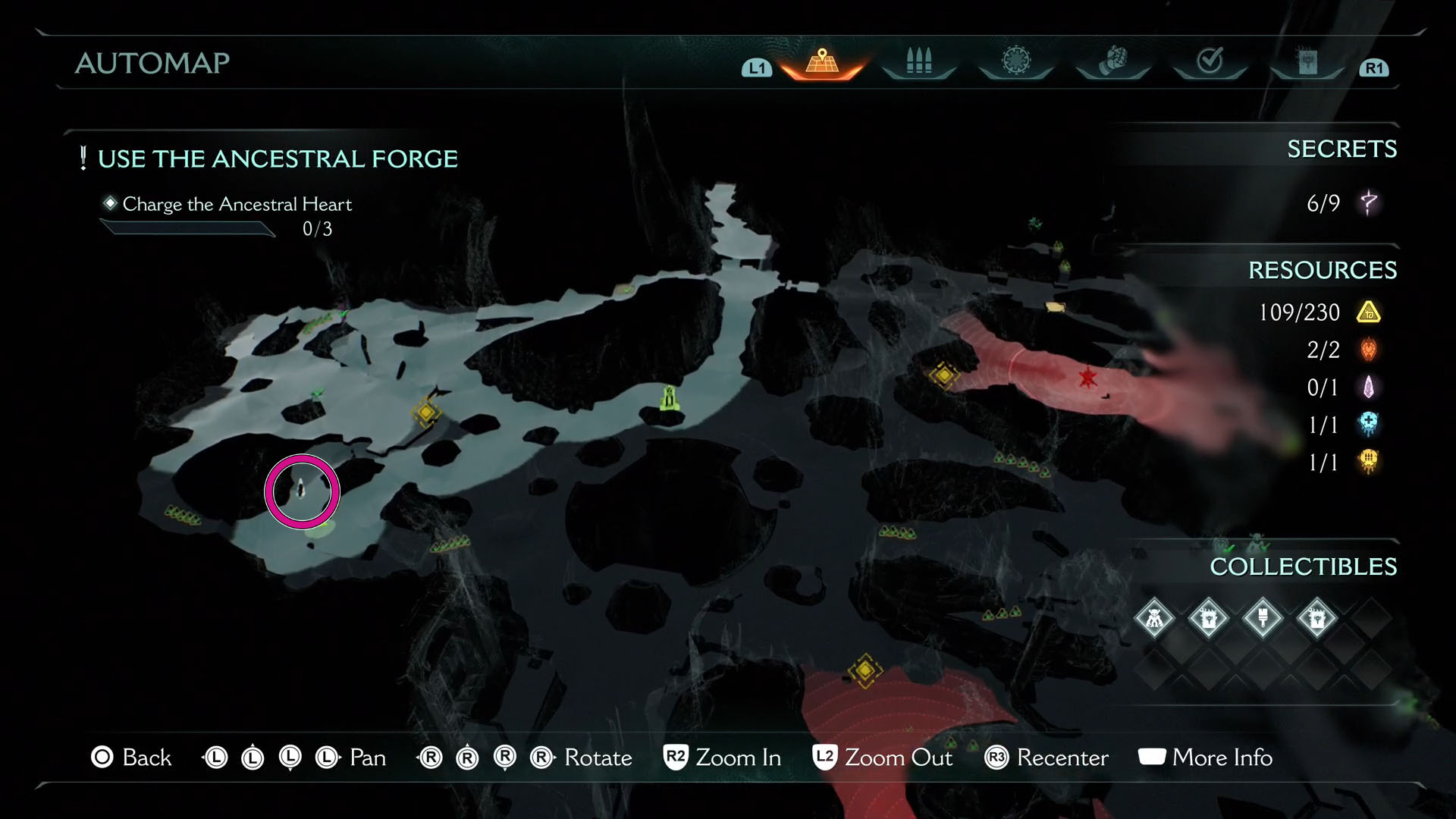Expand the Charge the Ancestral Heart objective
The image size is (1456, 819).
pos(237,204)
